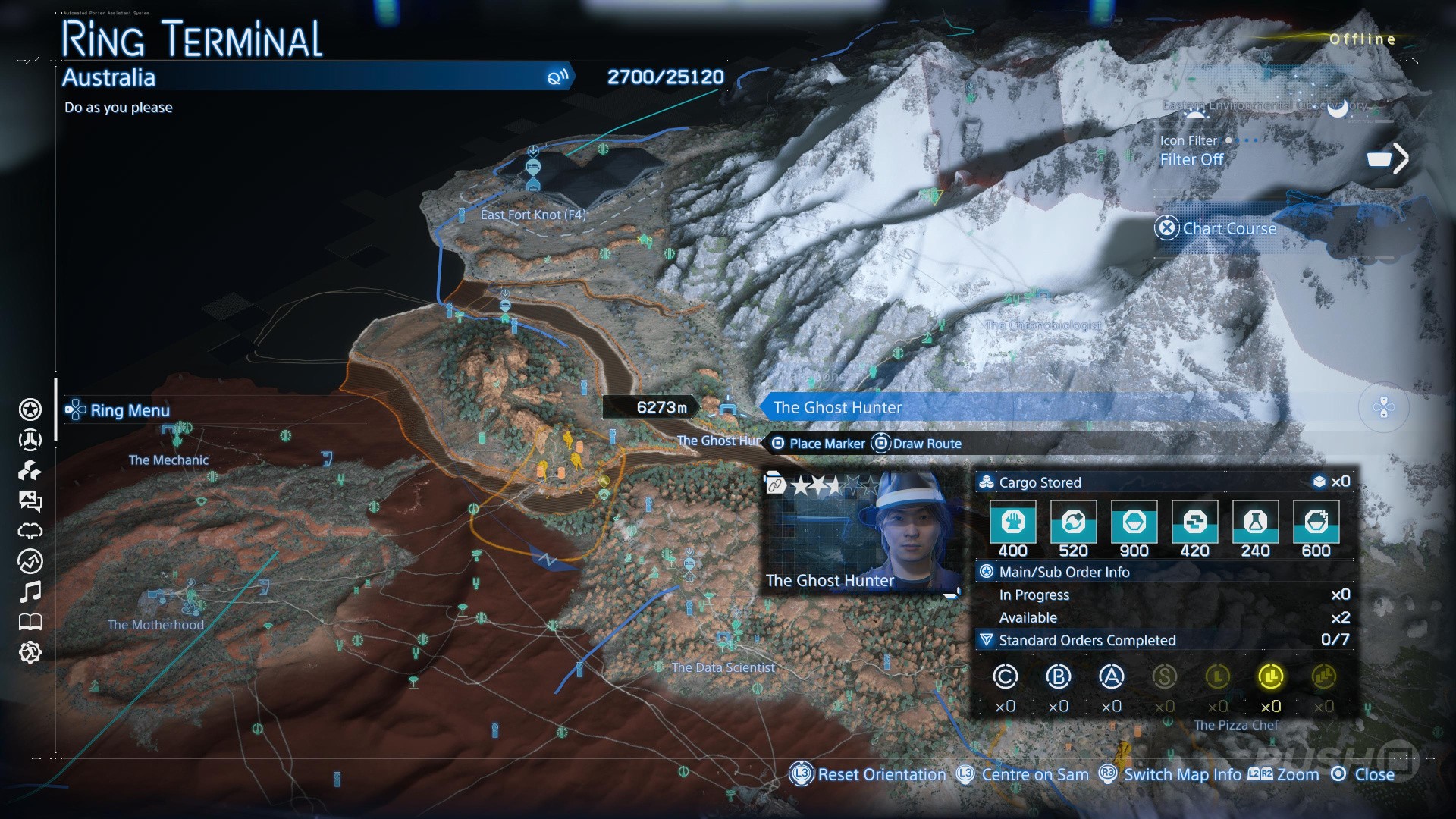Open the photo and chat bubble icon
This screenshot has height=819, width=1456.
30,500
